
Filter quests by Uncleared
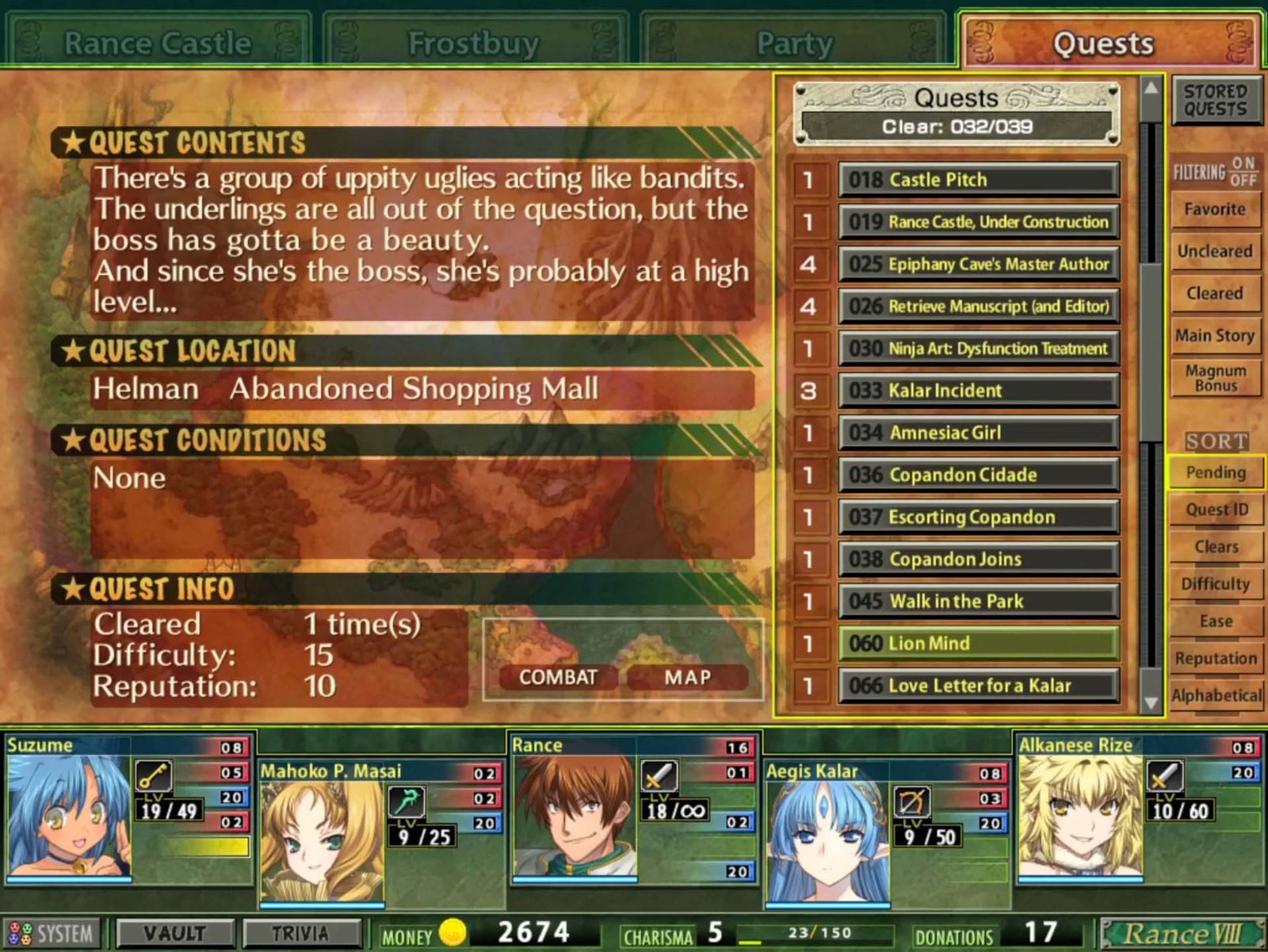pos(1215,251)
